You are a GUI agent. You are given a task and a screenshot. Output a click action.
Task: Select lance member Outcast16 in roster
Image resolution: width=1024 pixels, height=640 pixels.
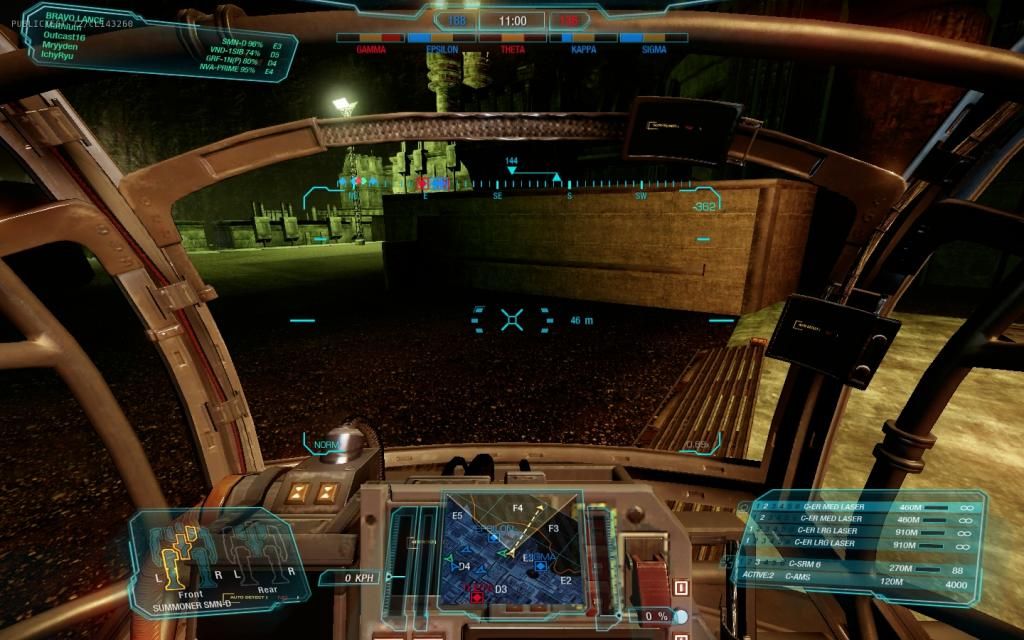66,37
